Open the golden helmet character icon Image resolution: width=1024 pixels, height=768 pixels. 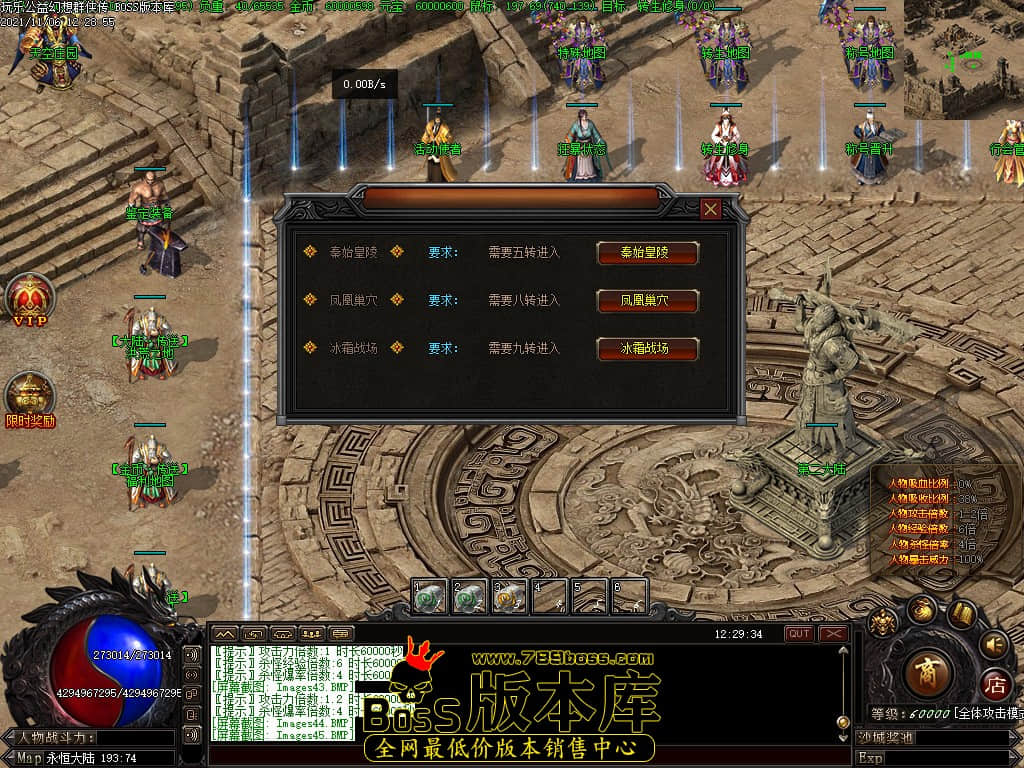(883, 623)
